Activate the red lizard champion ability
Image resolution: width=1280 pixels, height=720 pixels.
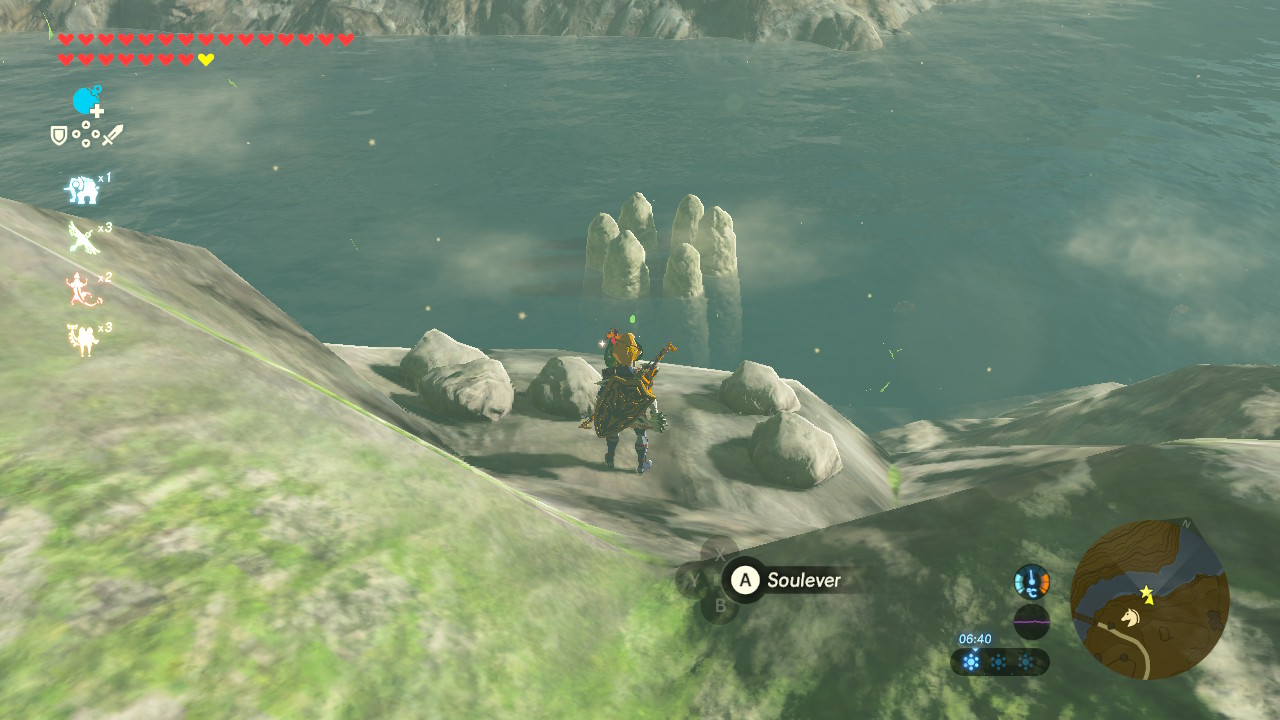point(80,290)
